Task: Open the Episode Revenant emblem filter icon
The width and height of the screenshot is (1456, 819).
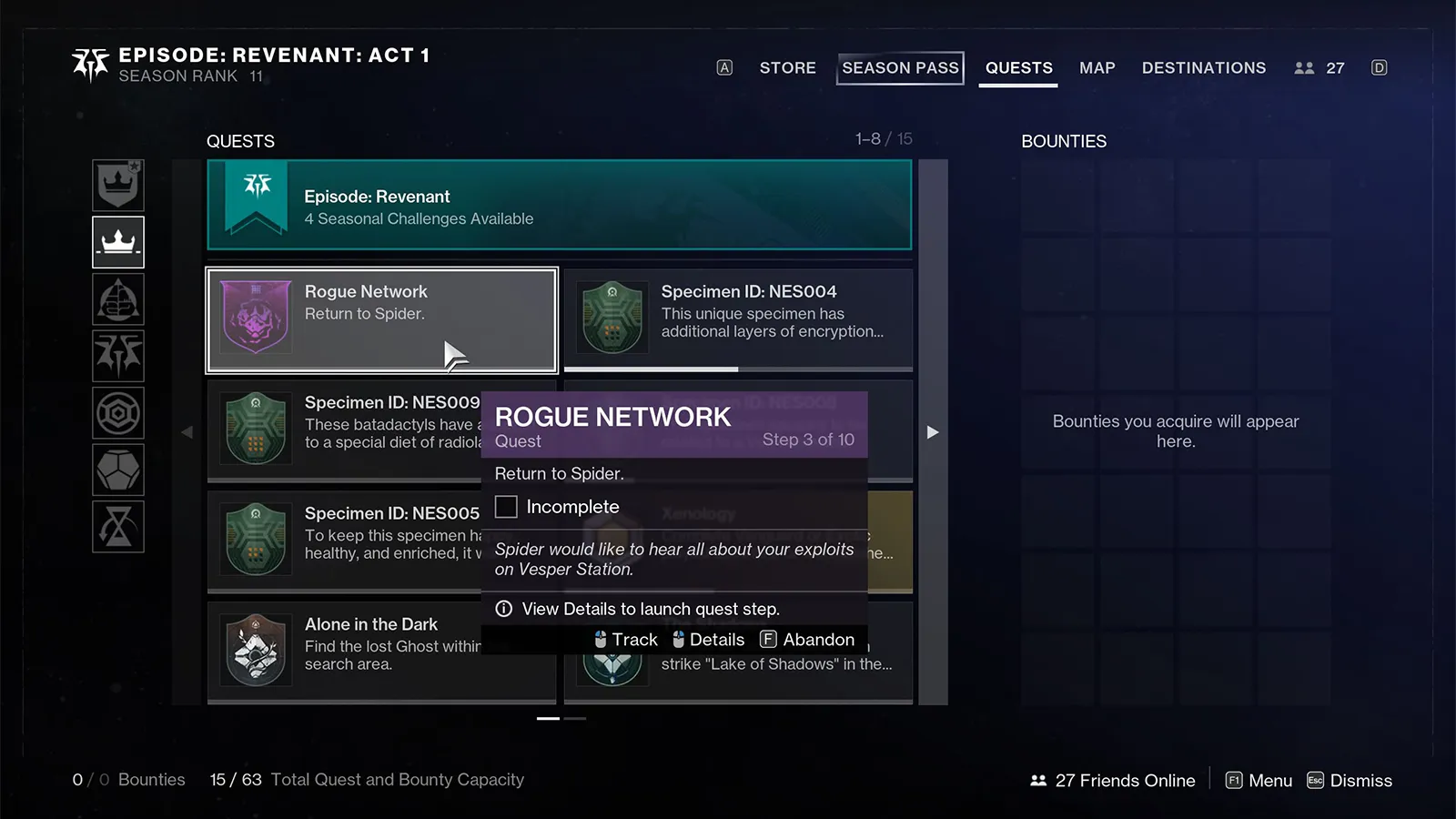Action: (x=118, y=356)
